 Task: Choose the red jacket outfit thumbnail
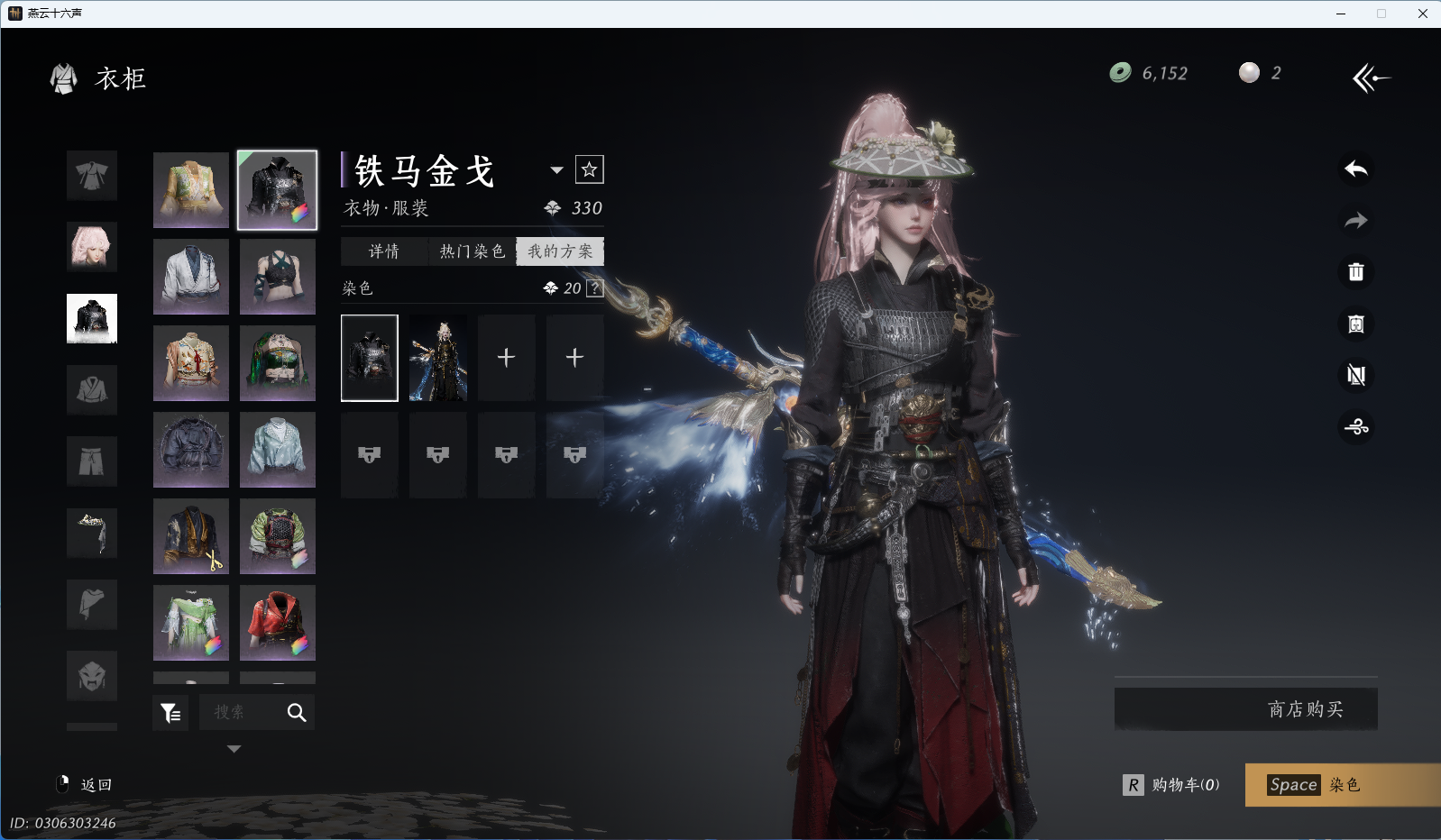pyautogui.click(x=278, y=623)
